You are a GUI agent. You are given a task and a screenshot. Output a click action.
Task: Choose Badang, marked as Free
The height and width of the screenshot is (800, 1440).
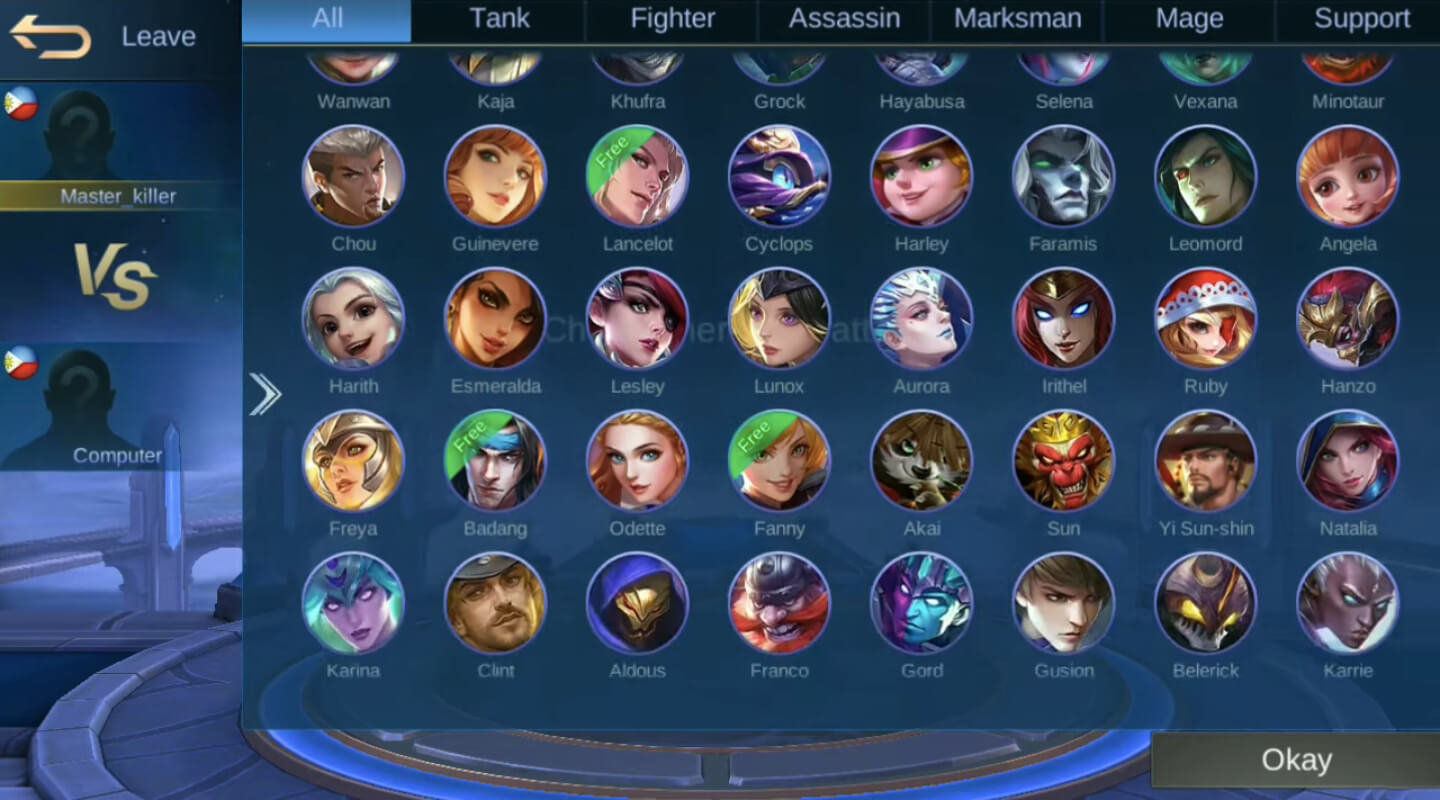495,460
